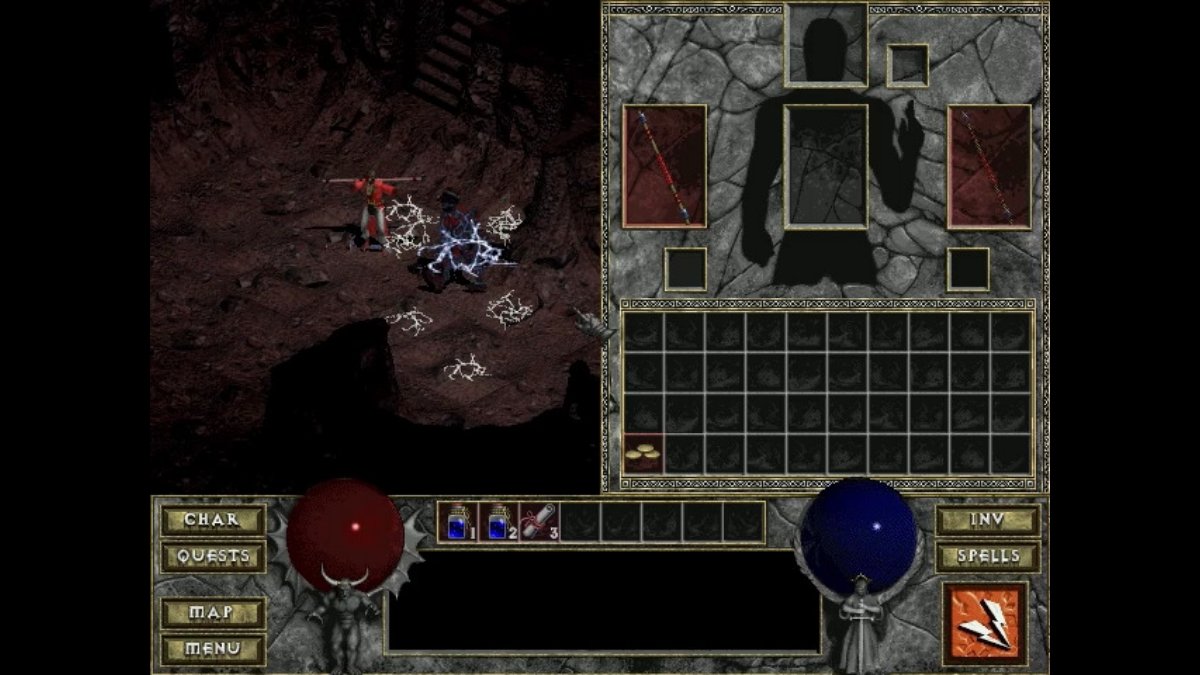This screenshot has width=1200, height=675.
Task: Use the scroll in belt slot 3
Action: (x=539, y=522)
